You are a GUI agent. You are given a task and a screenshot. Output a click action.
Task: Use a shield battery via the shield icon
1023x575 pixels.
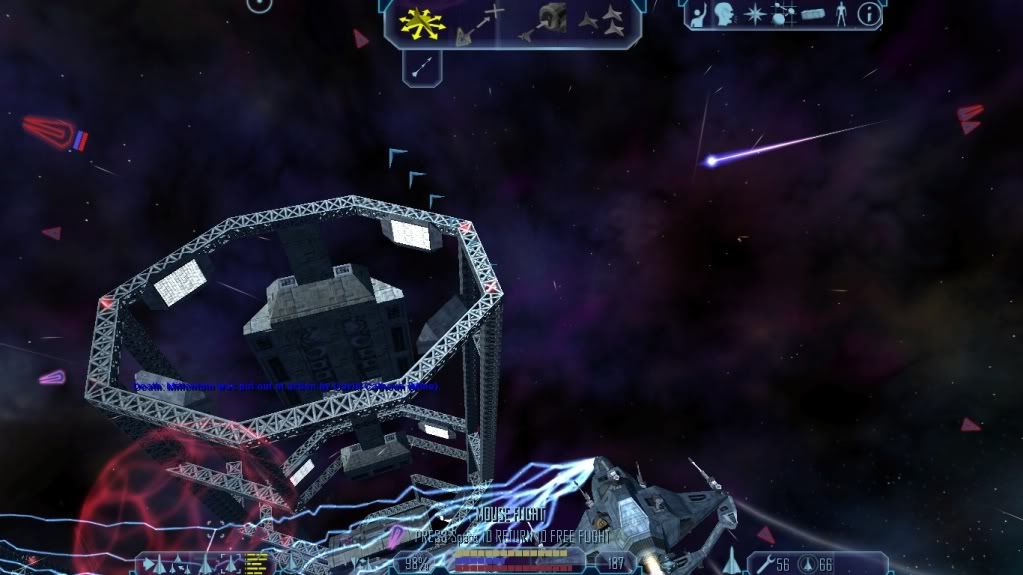point(808,565)
